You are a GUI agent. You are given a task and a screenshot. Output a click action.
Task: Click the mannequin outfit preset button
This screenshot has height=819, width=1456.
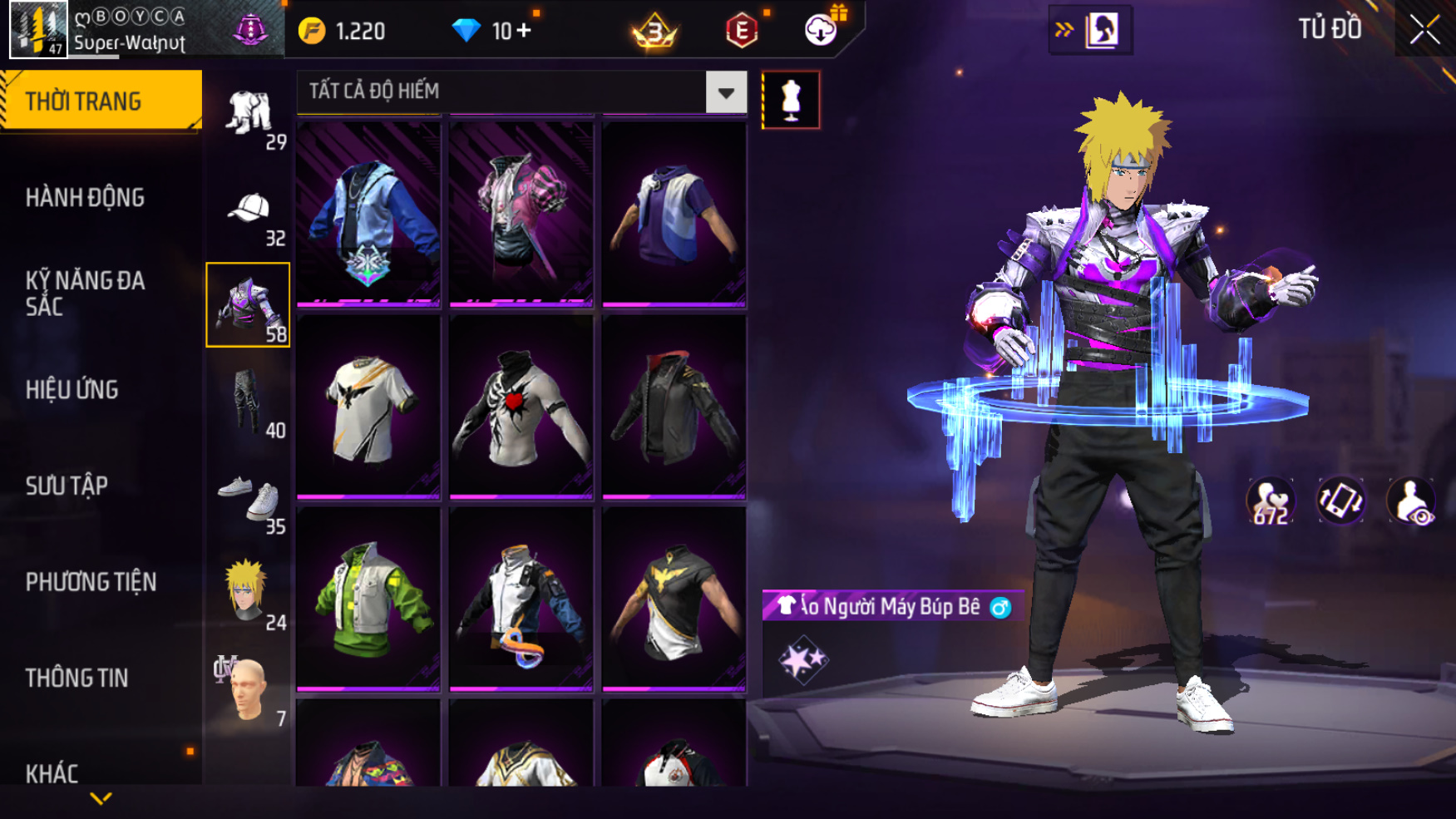791,101
